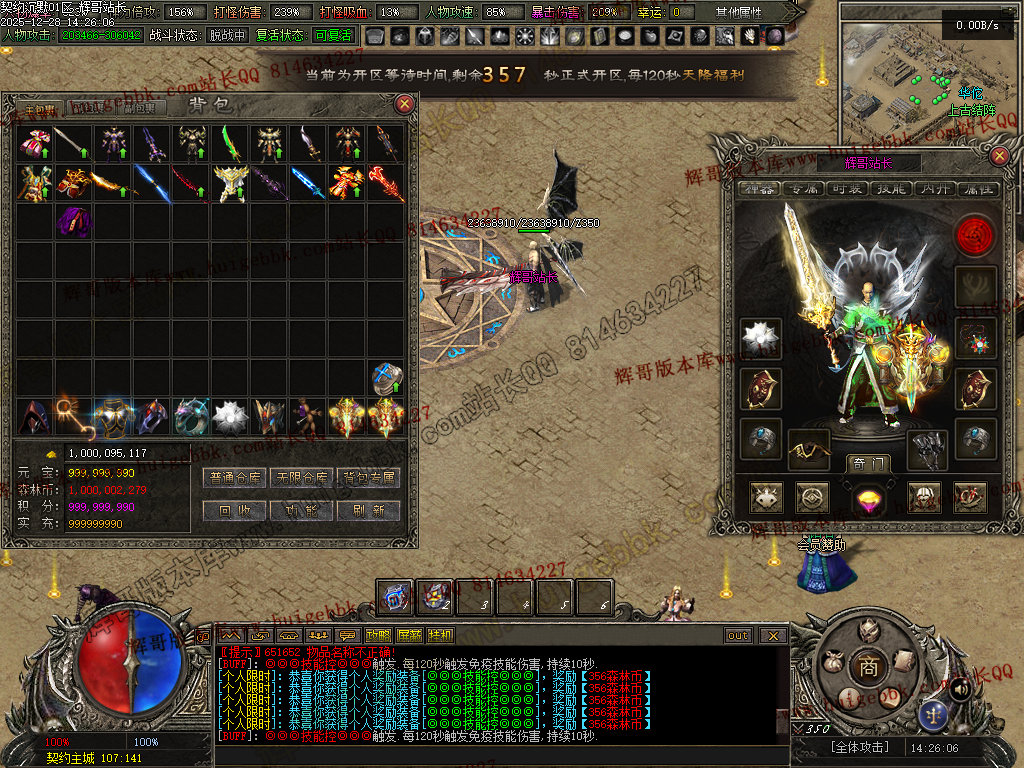Image resolution: width=1024 pixels, height=768 pixels.
Task: Select the 奇门 tab in equipment panel
Action: [867, 463]
